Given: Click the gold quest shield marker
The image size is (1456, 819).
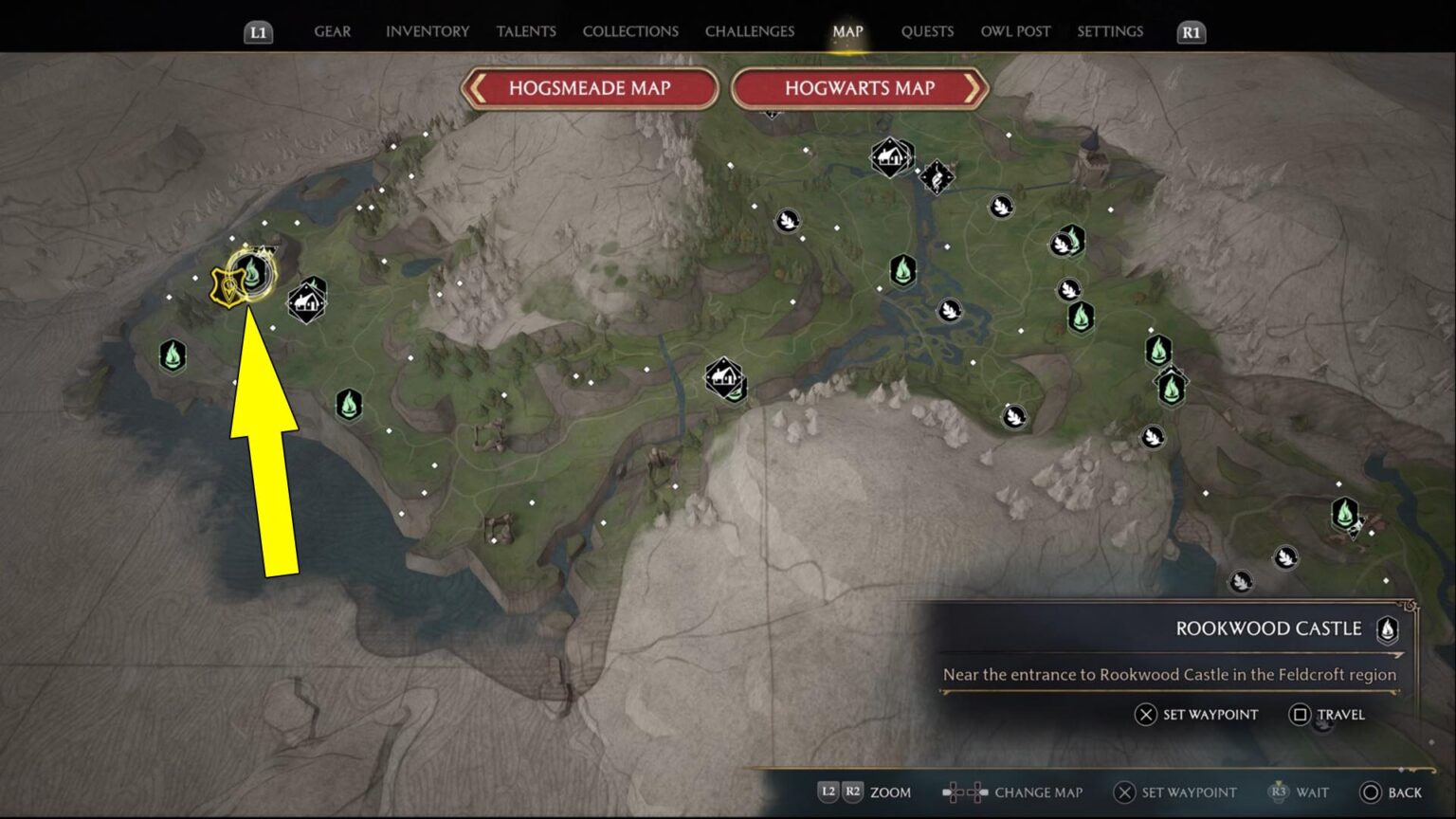Looking at the screenshot, I should coord(227,288).
